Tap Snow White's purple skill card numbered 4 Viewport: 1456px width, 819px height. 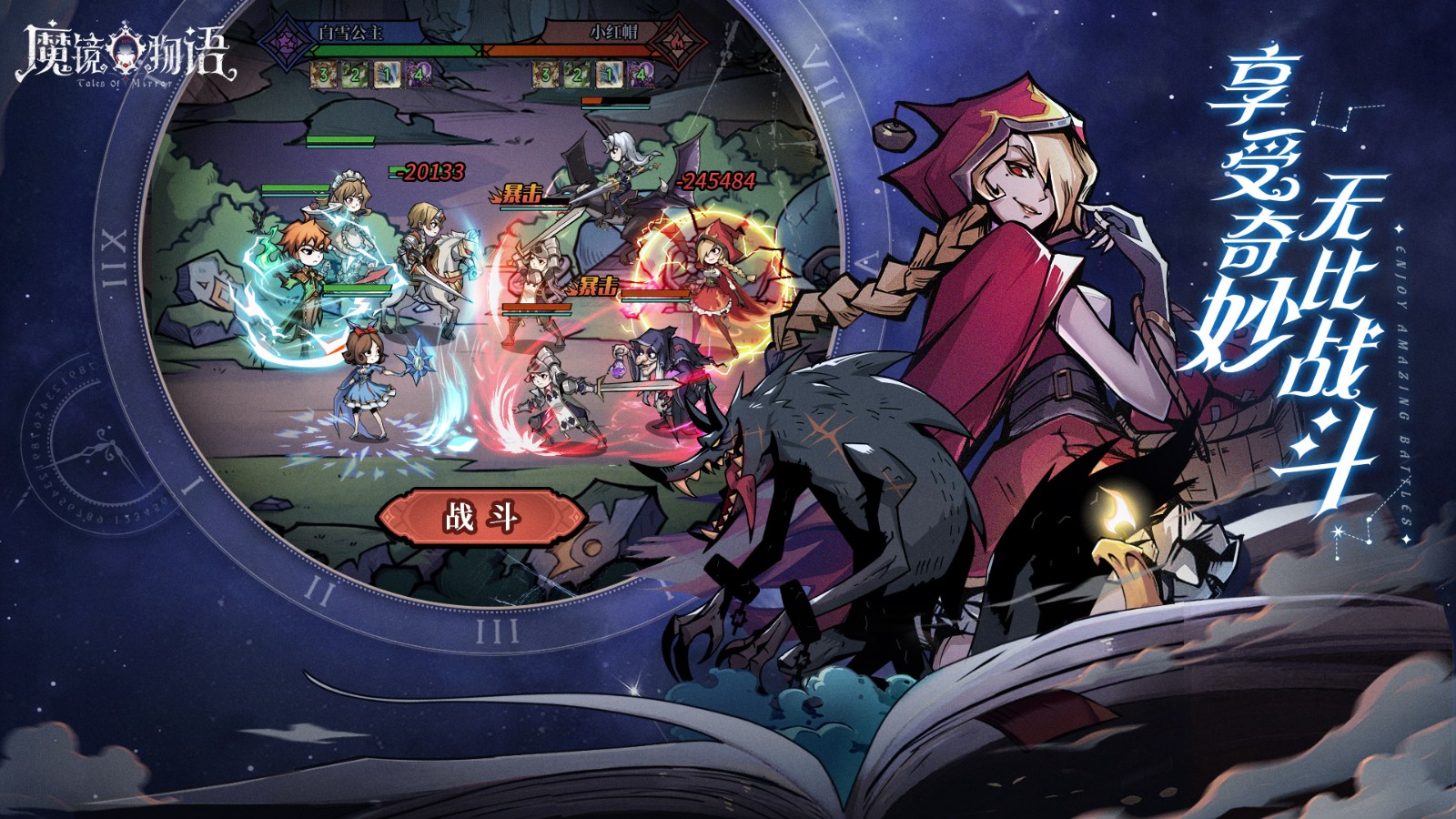[x=417, y=75]
